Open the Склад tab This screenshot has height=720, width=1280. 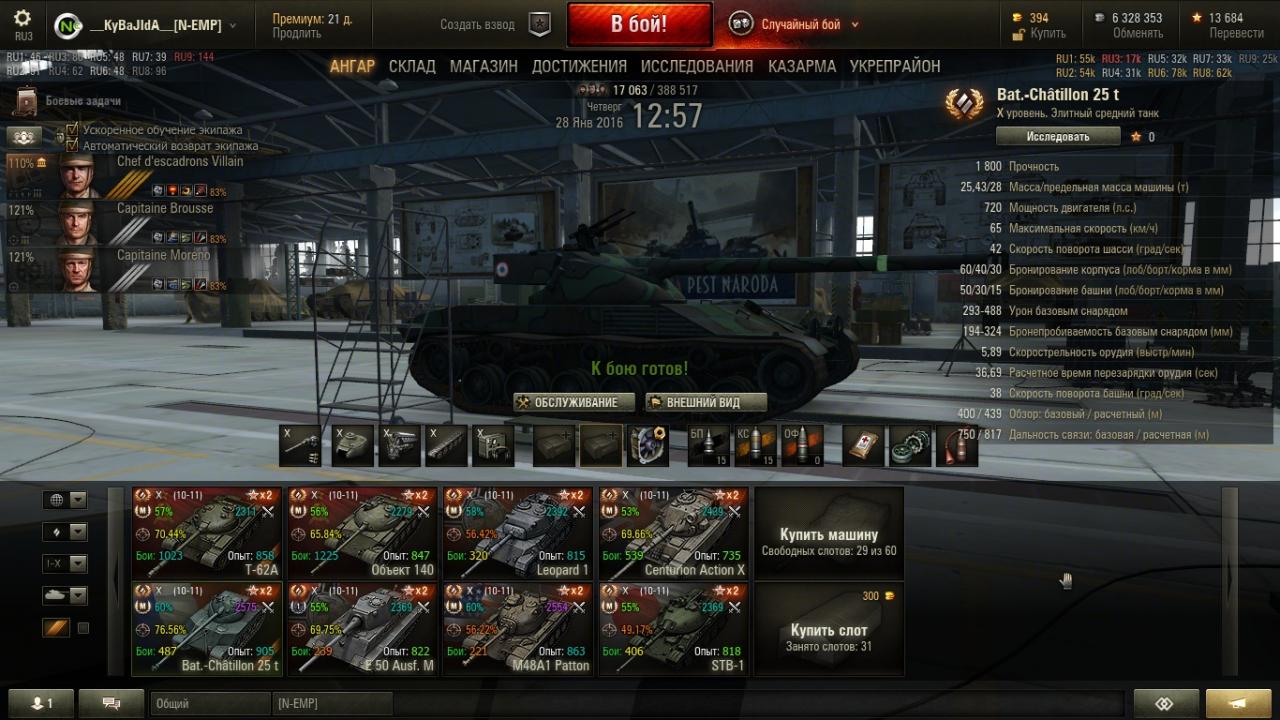pos(412,66)
